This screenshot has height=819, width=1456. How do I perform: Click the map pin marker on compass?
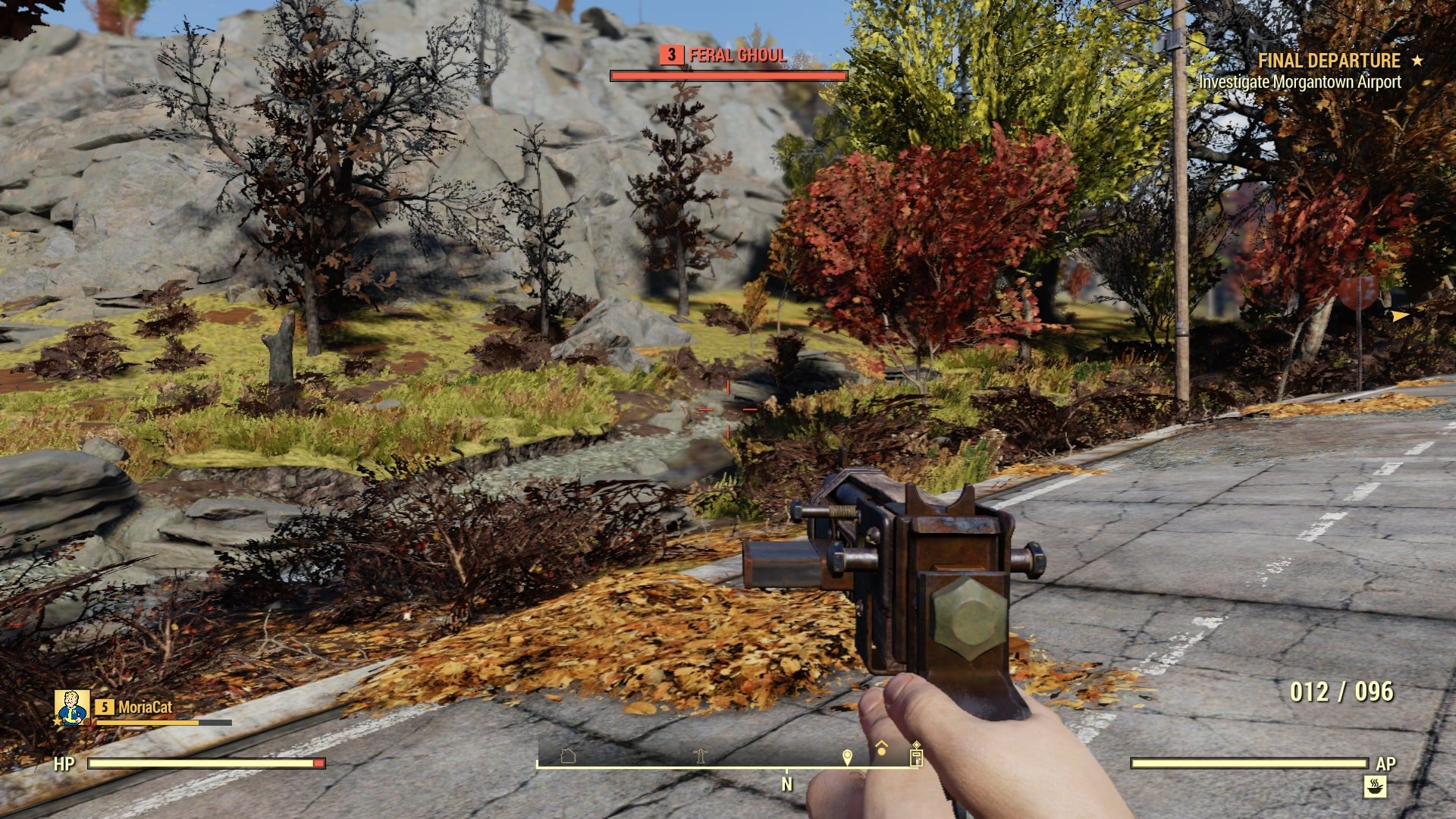[x=847, y=756]
